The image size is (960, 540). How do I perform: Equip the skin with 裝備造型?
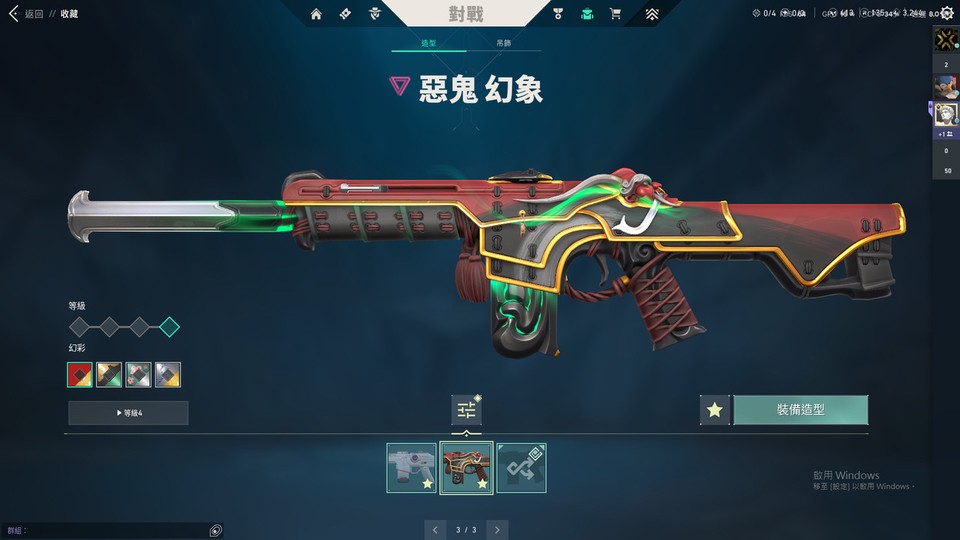(800, 410)
